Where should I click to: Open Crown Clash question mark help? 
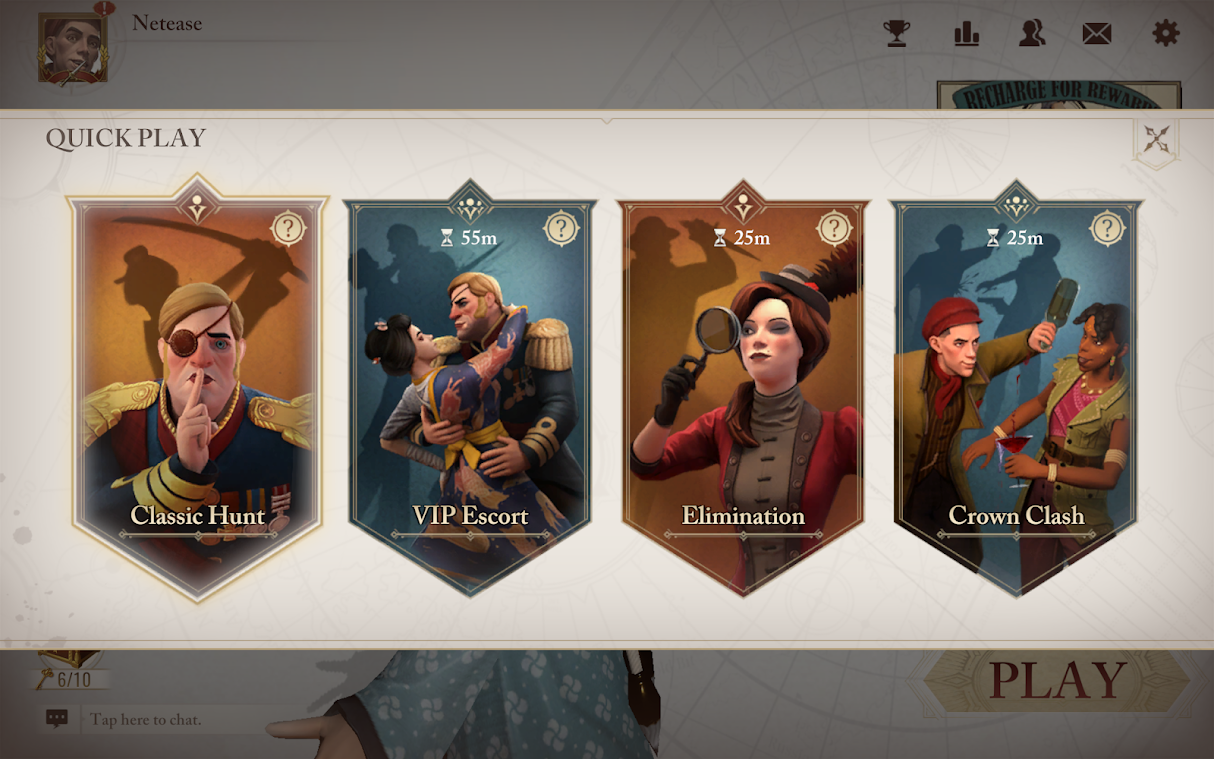point(1107,229)
